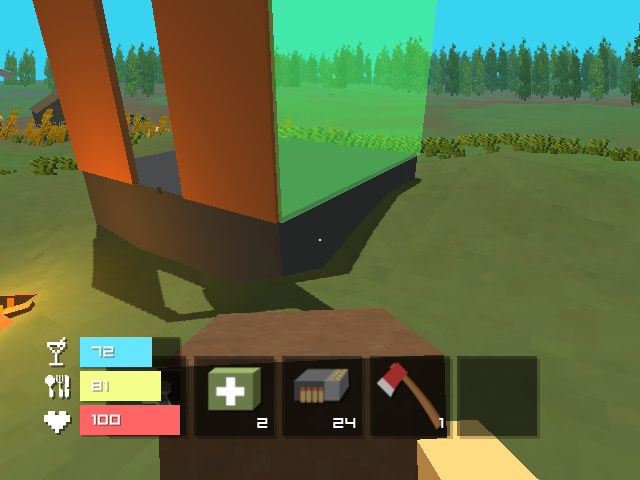Image resolution: width=640 pixels, height=480 pixels.
Task: Select the medkit hotbar slot
Action: (x=234, y=396)
